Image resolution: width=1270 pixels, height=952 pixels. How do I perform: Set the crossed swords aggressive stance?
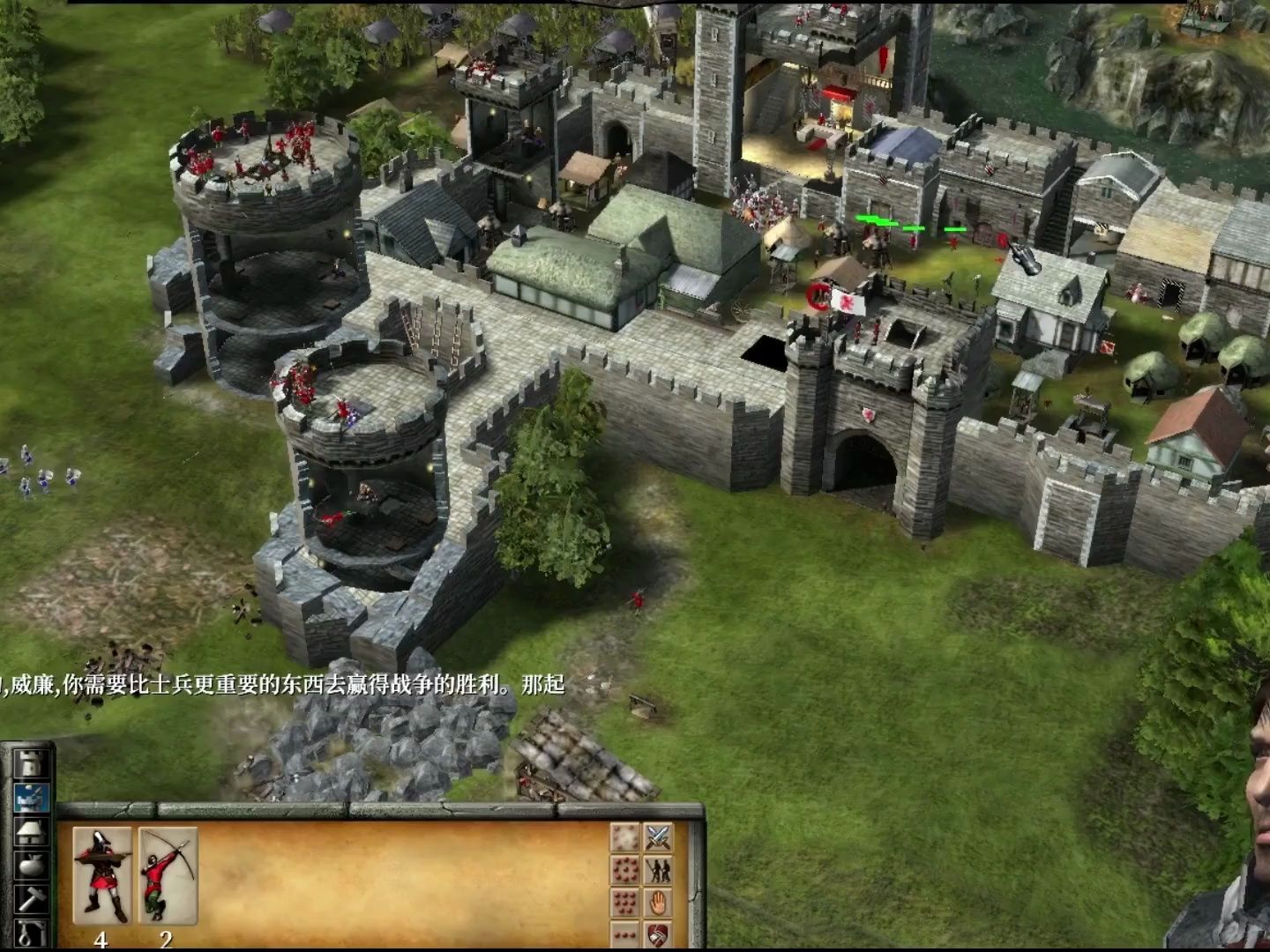pos(658,837)
